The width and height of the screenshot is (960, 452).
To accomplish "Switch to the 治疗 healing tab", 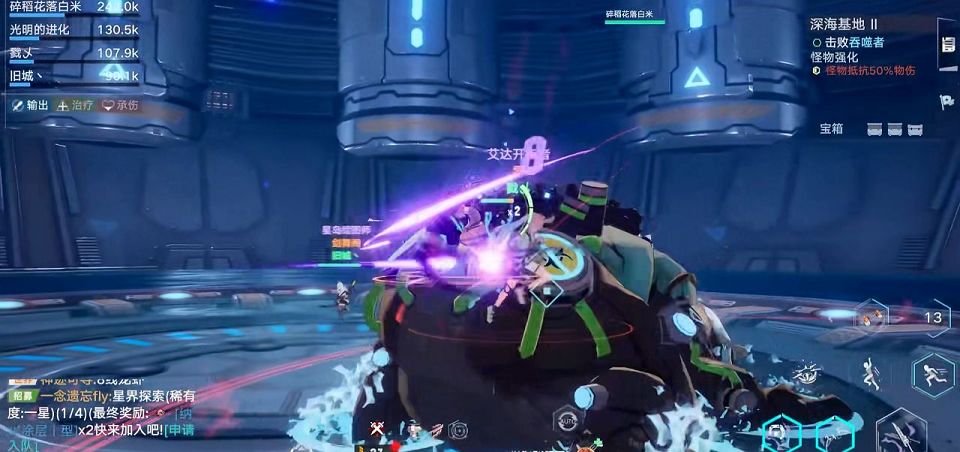I will pyautogui.click(x=75, y=105).
